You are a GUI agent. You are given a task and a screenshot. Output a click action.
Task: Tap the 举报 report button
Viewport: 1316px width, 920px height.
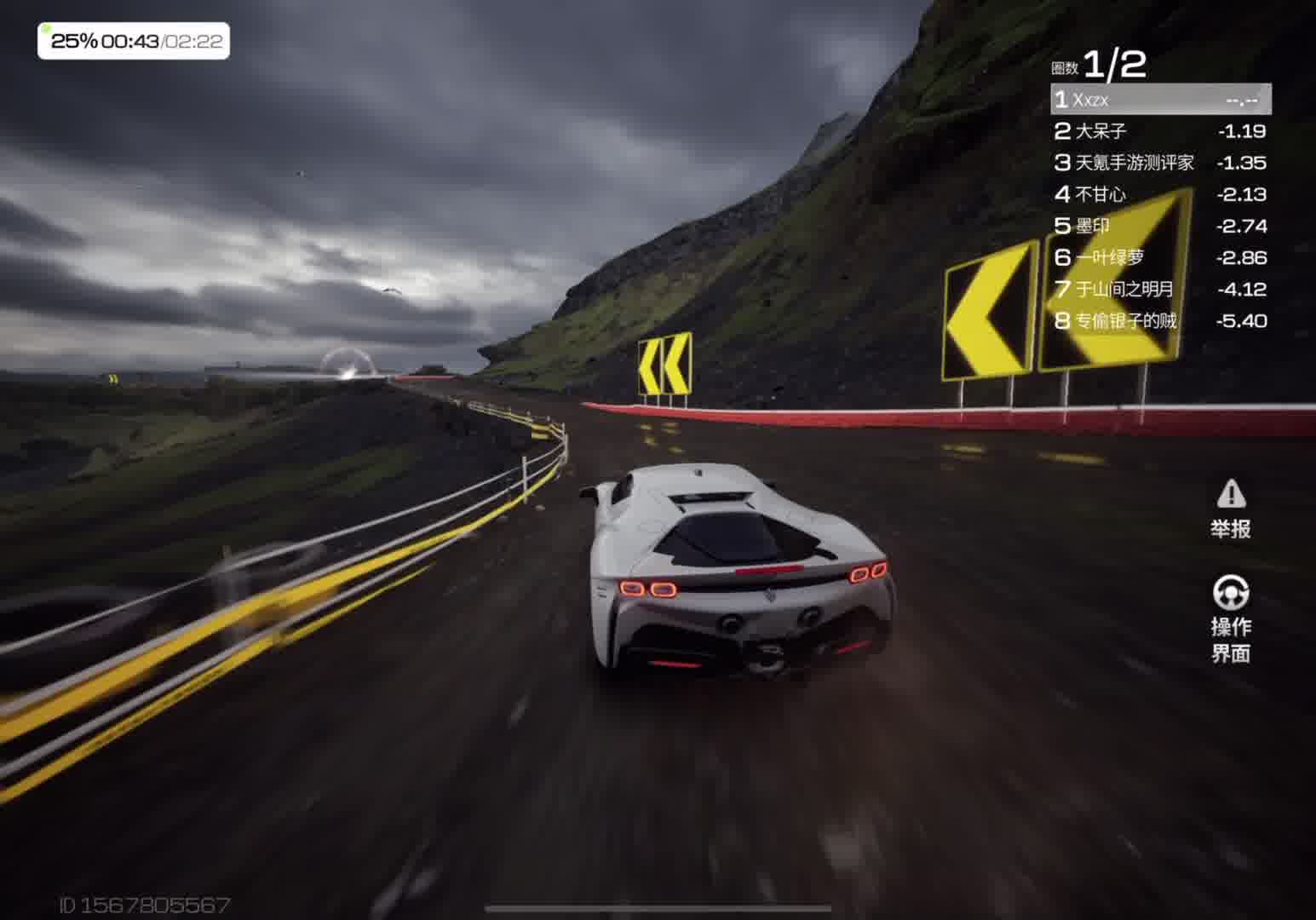pos(1230,509)
